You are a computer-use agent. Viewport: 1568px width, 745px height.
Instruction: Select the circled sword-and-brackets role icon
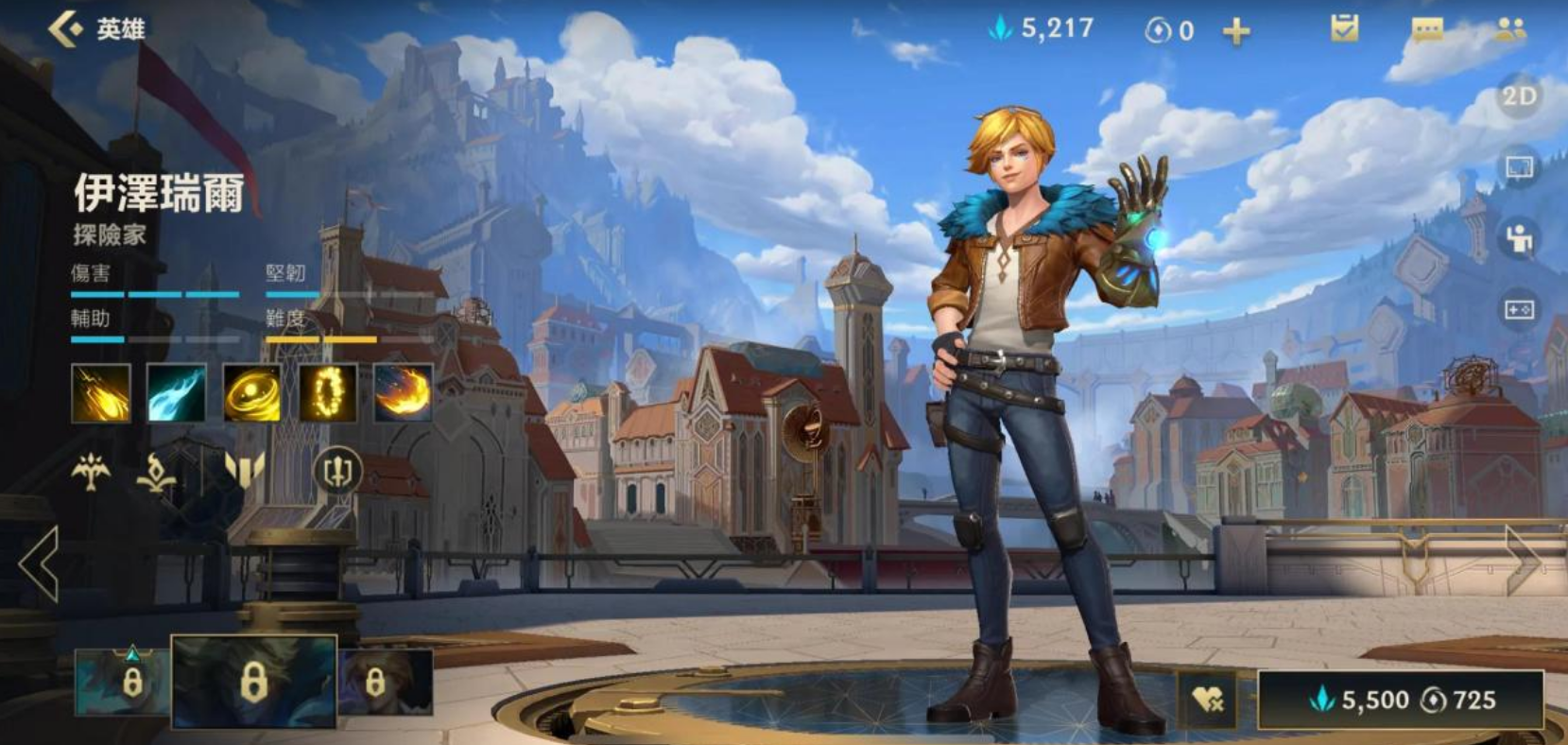click(x=337, y=470)
